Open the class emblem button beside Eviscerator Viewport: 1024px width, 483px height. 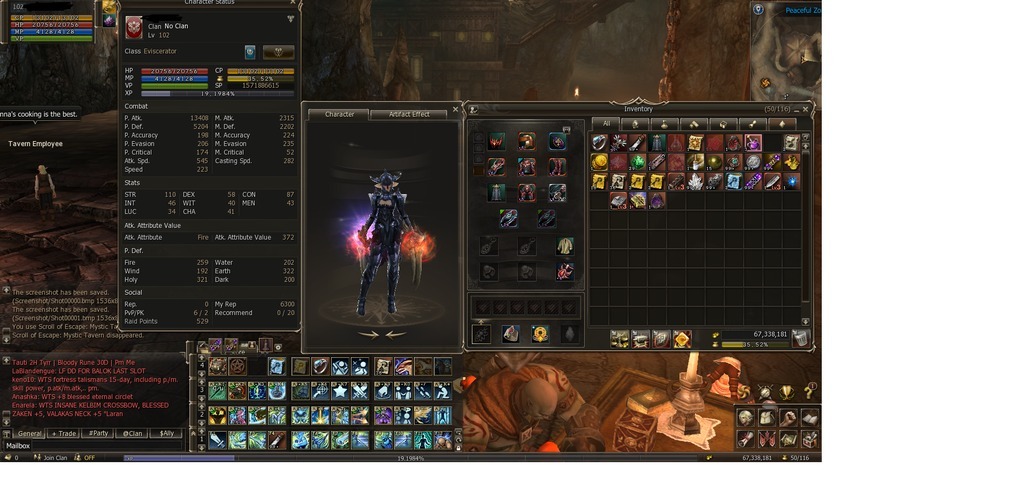coord(250,52)
